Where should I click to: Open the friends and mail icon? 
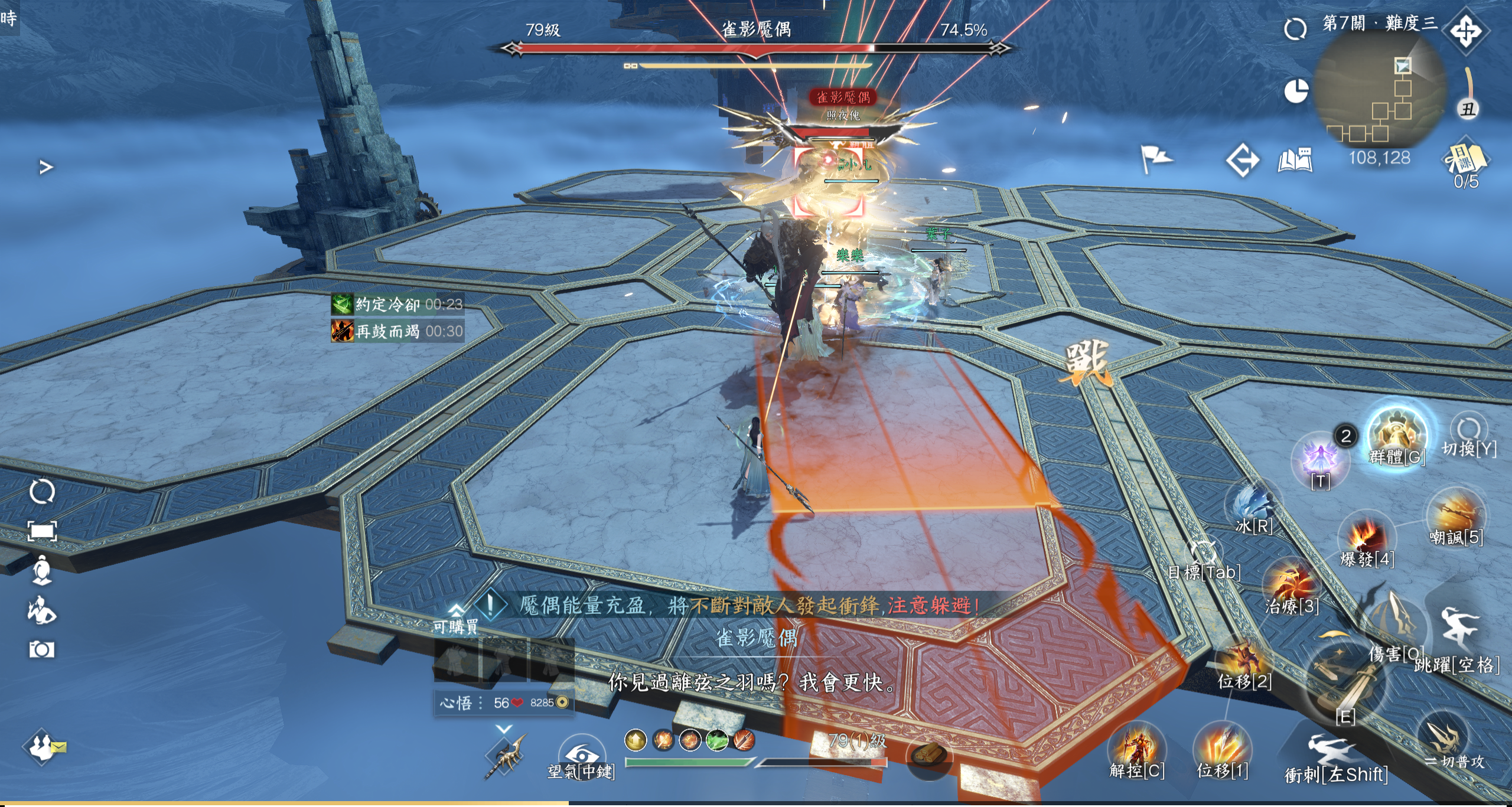[x=43, y=746]
